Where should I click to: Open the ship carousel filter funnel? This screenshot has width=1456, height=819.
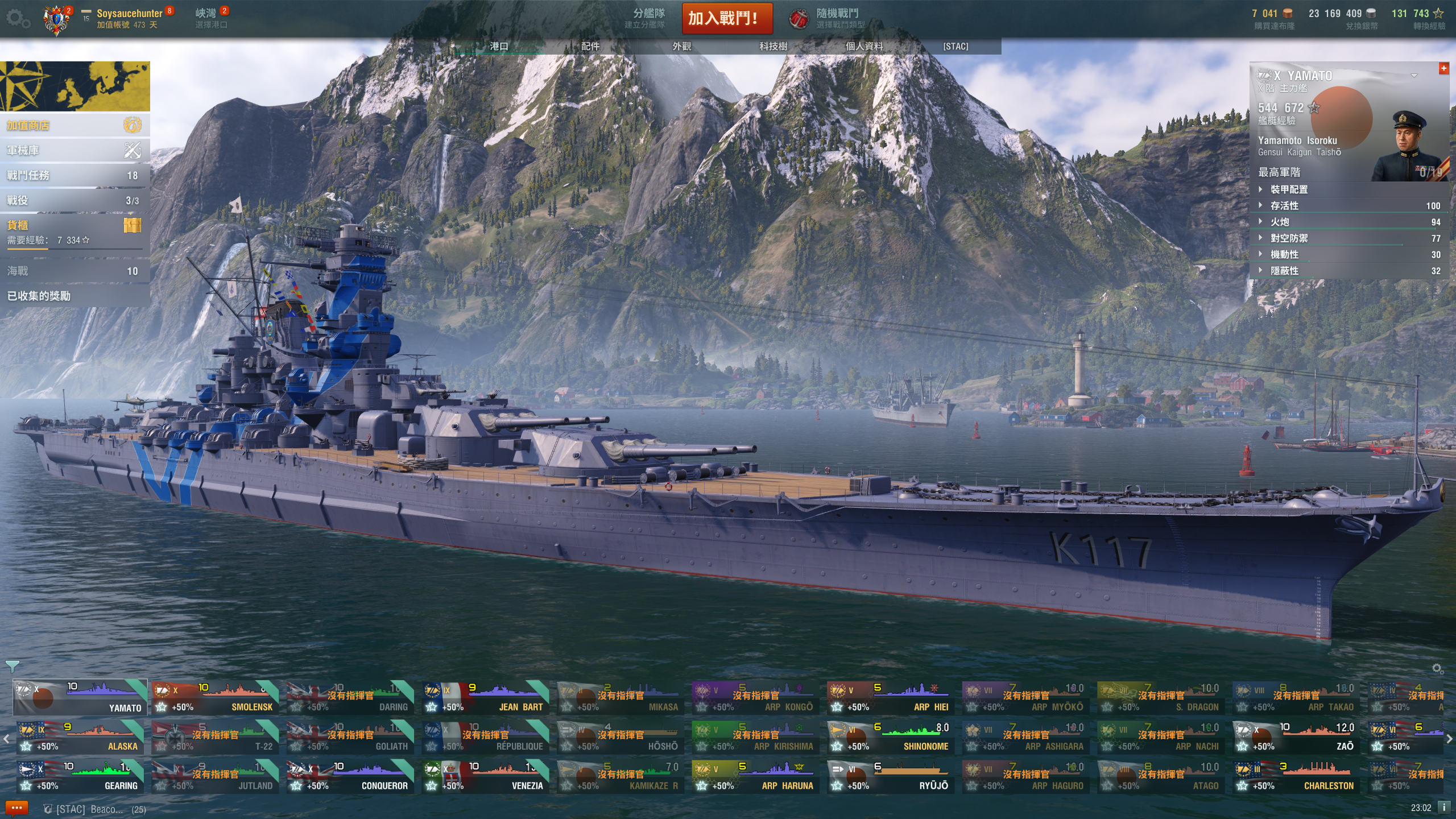12,666
